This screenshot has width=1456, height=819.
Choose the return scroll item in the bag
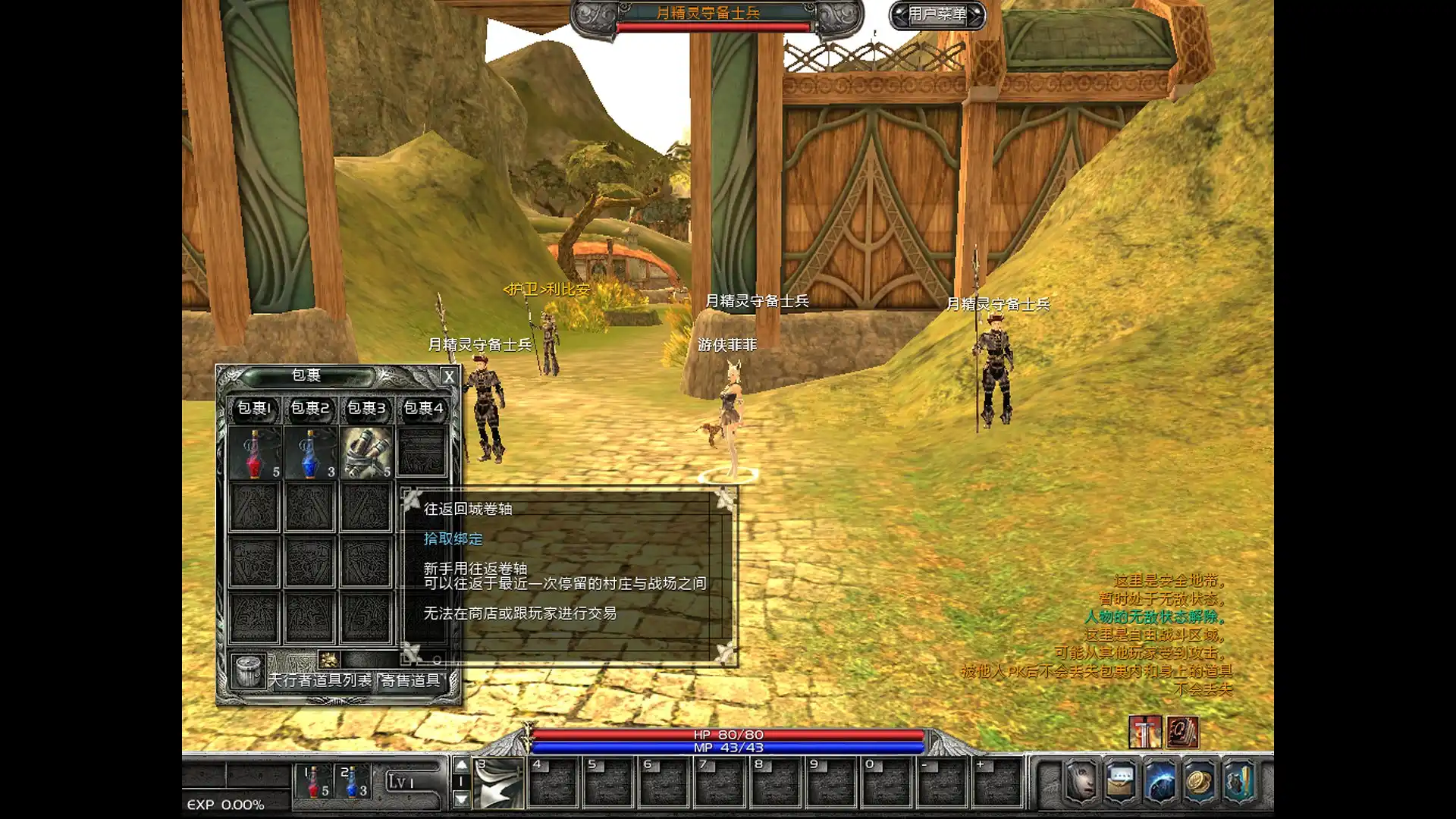click(x=366, y=453)
